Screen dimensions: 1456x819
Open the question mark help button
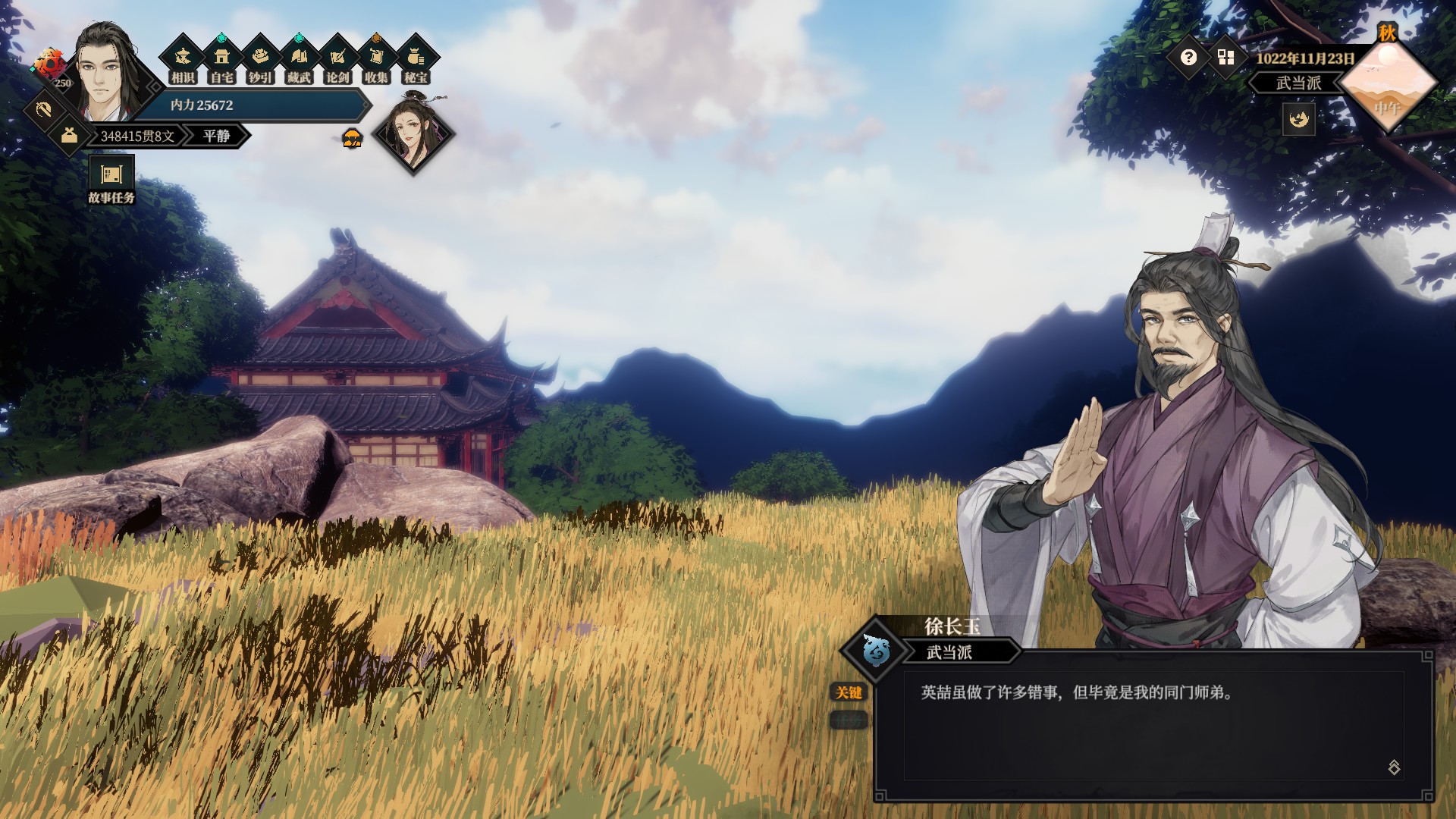pos(1188,58)
